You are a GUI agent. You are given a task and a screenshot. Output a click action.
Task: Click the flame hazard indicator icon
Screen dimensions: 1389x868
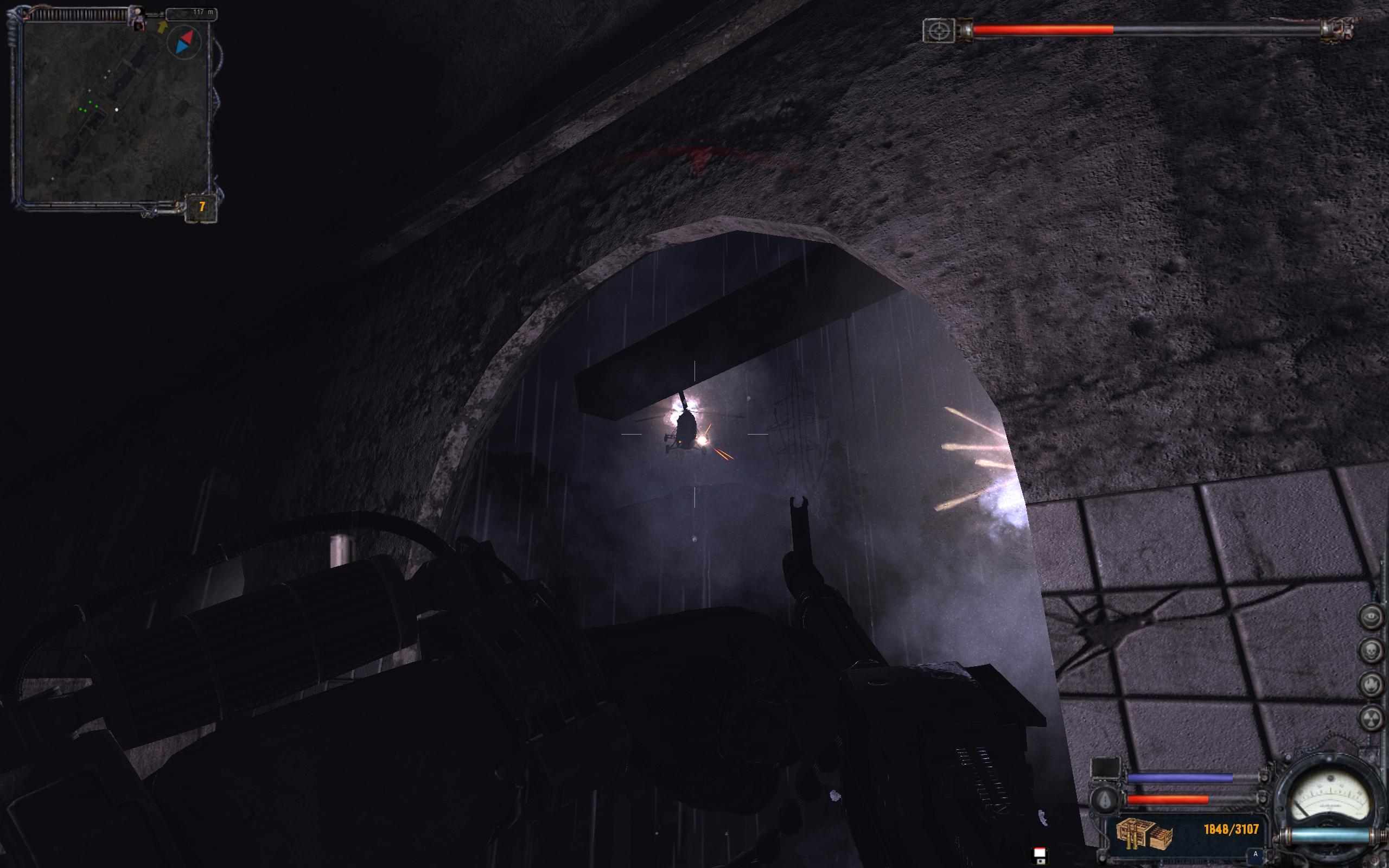[1372, 684]
